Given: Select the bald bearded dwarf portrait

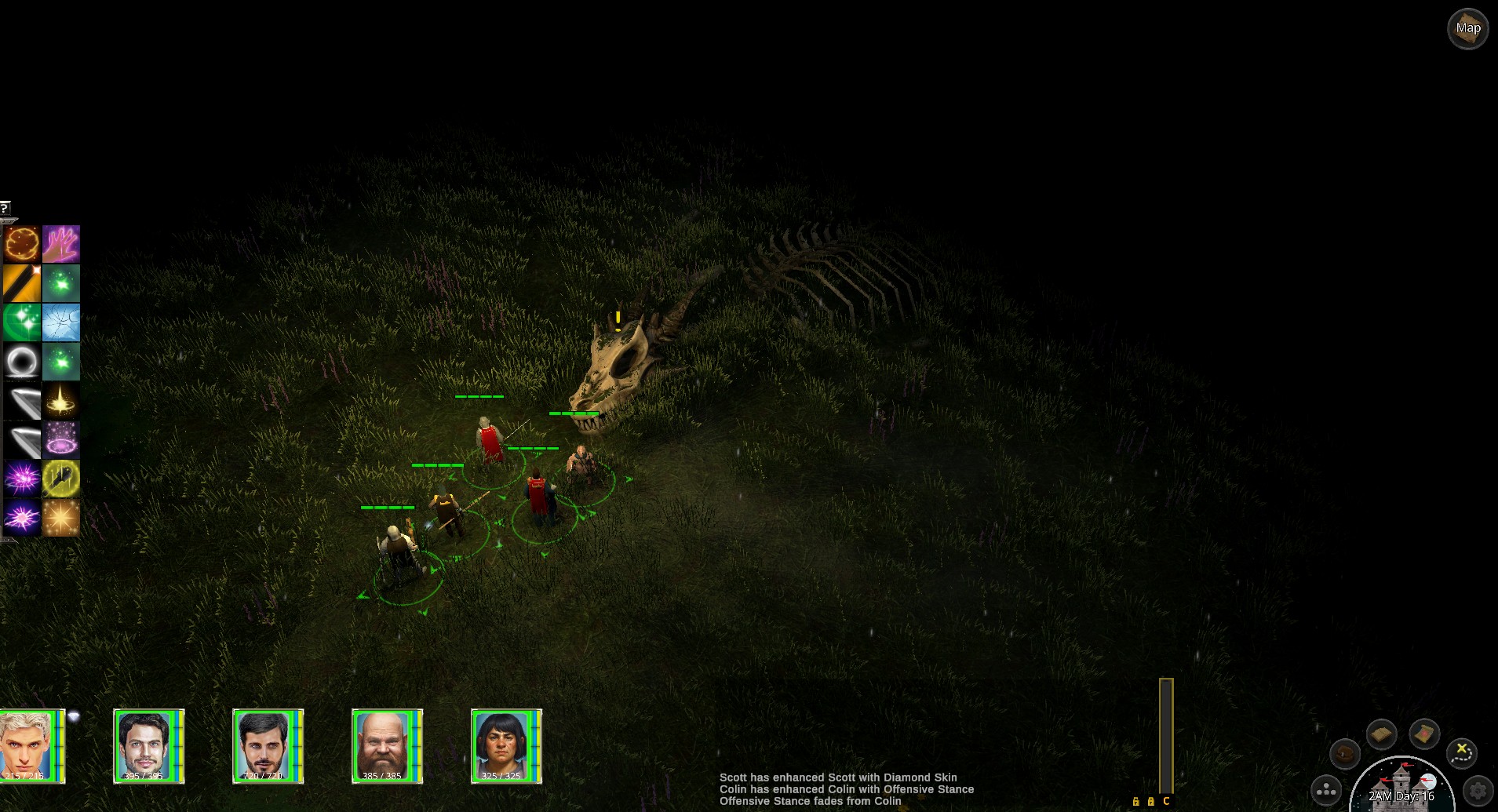Looking at the screenshot, I should pos(386,745).
